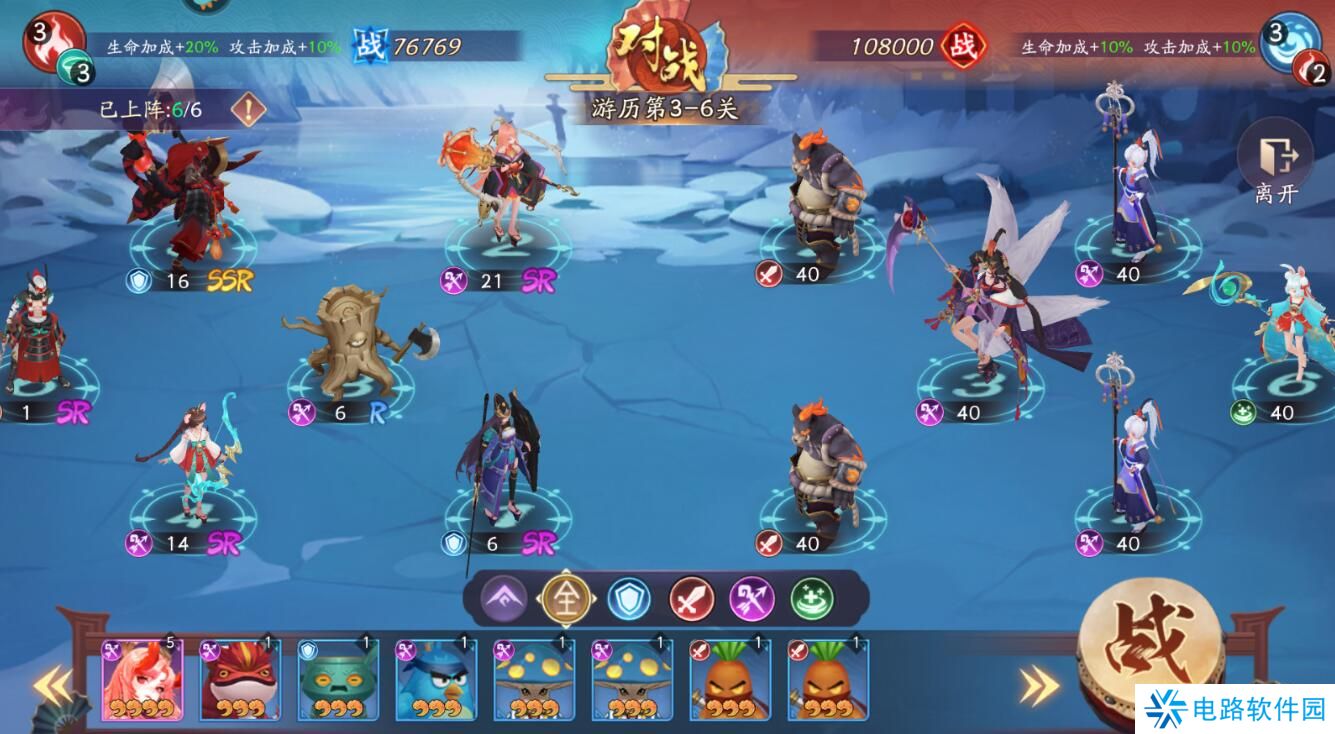Viewport: 1335px width, 734px height.
Task: Page the hero roster to the left
Action: 50,685
